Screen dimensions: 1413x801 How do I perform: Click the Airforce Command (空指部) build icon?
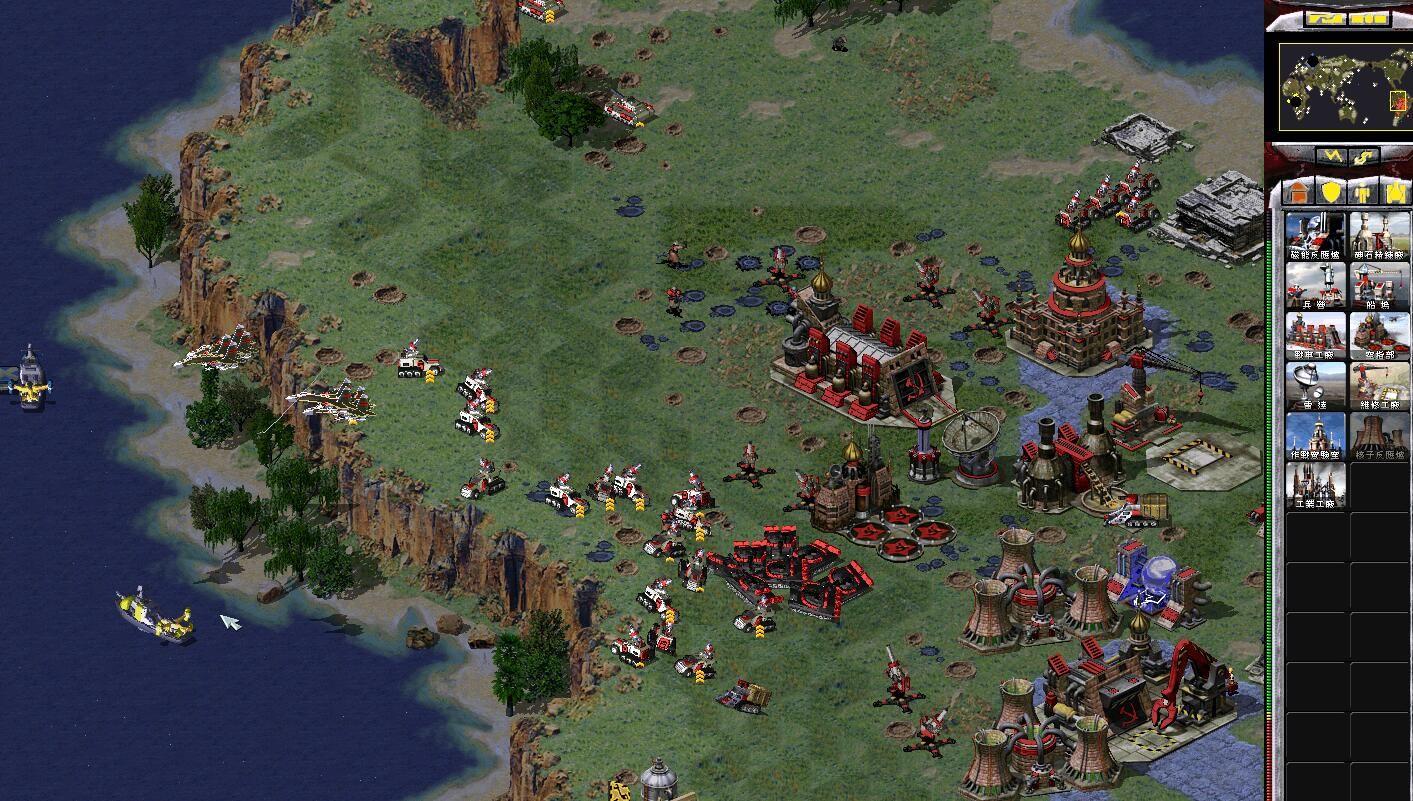(1380, 335)
